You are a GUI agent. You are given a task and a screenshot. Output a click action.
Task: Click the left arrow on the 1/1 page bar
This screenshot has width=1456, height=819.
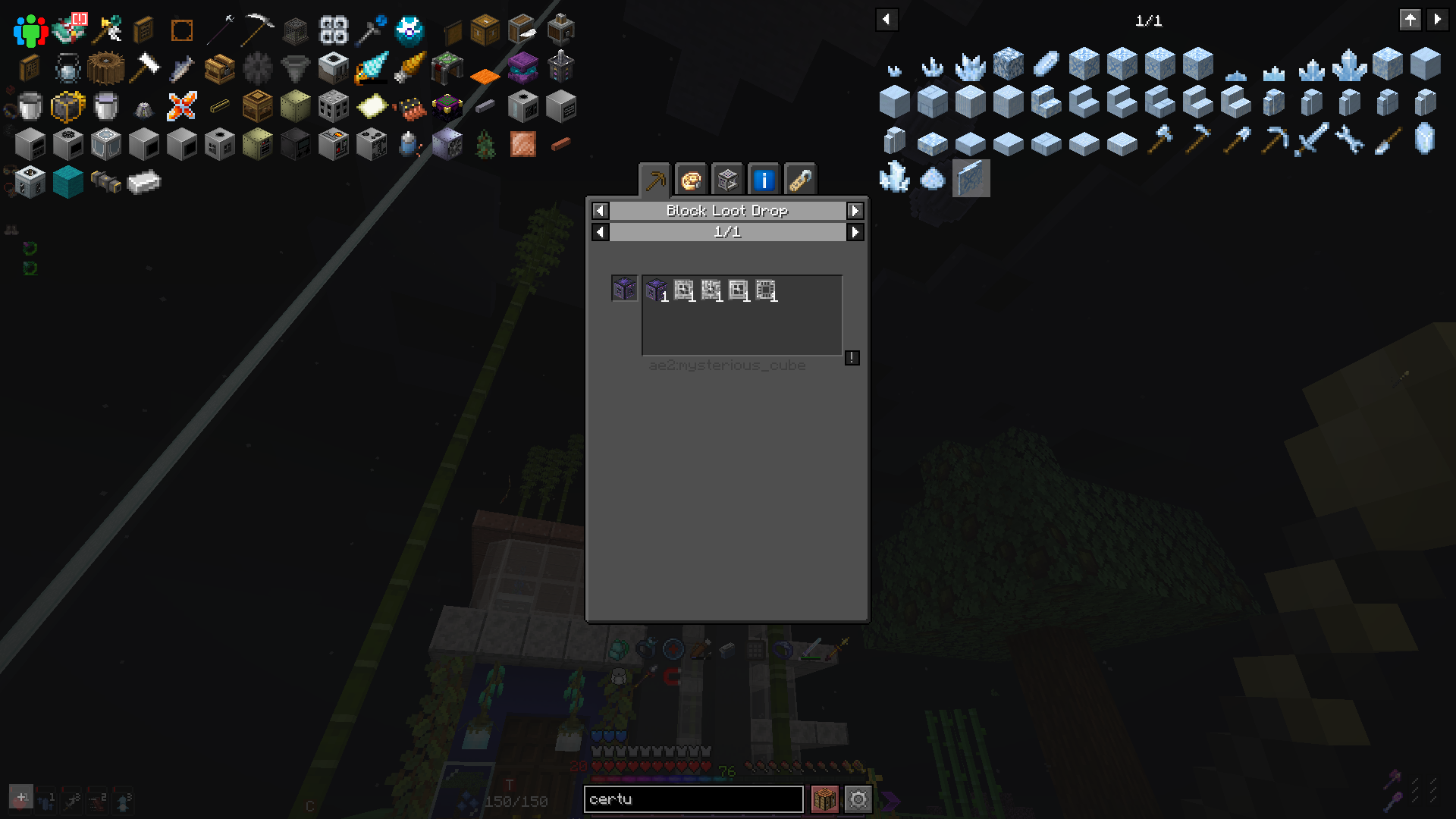tap(599, 233)
